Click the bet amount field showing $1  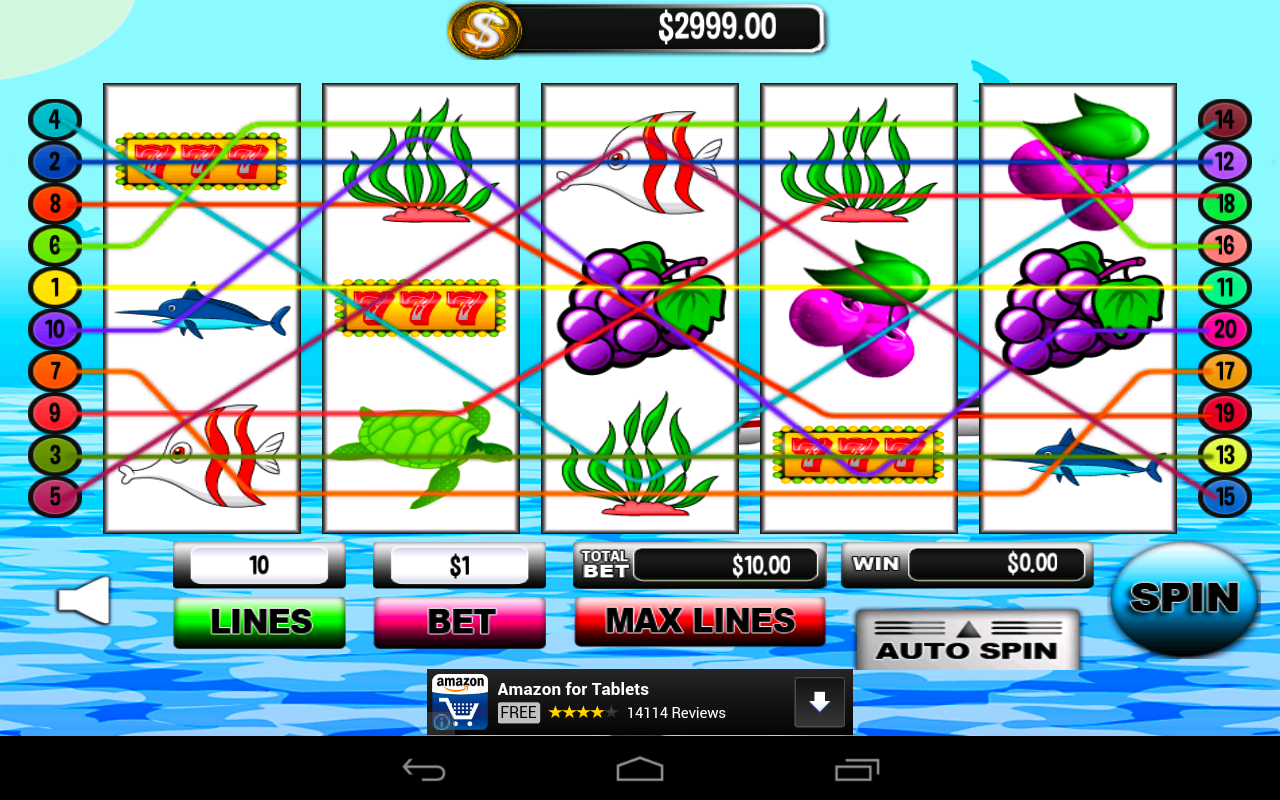(458, 564)
